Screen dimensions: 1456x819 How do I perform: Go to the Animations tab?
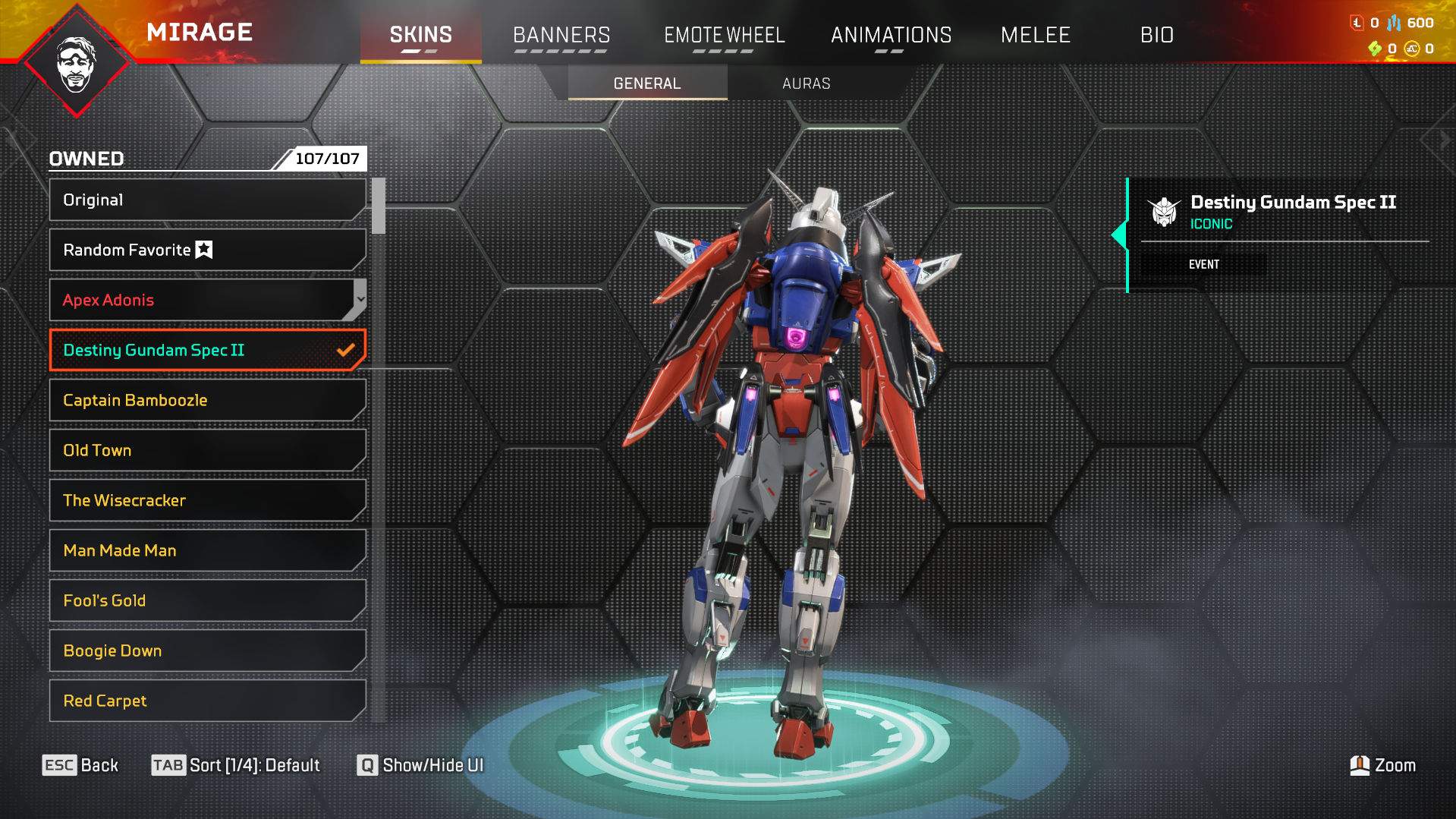[891, 35]
